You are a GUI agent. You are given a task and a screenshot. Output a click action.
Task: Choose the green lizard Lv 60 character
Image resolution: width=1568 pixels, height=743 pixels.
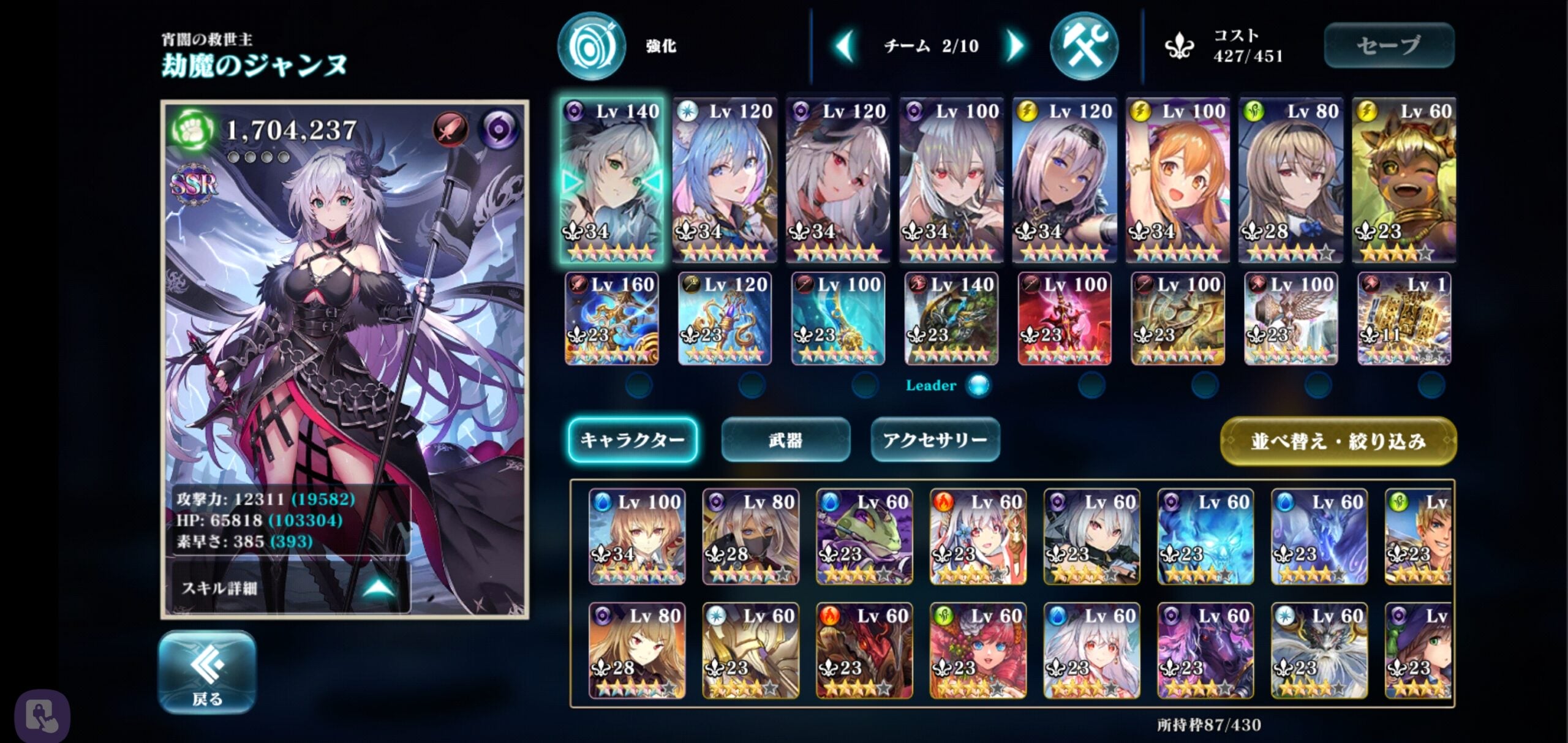(864, 537)
